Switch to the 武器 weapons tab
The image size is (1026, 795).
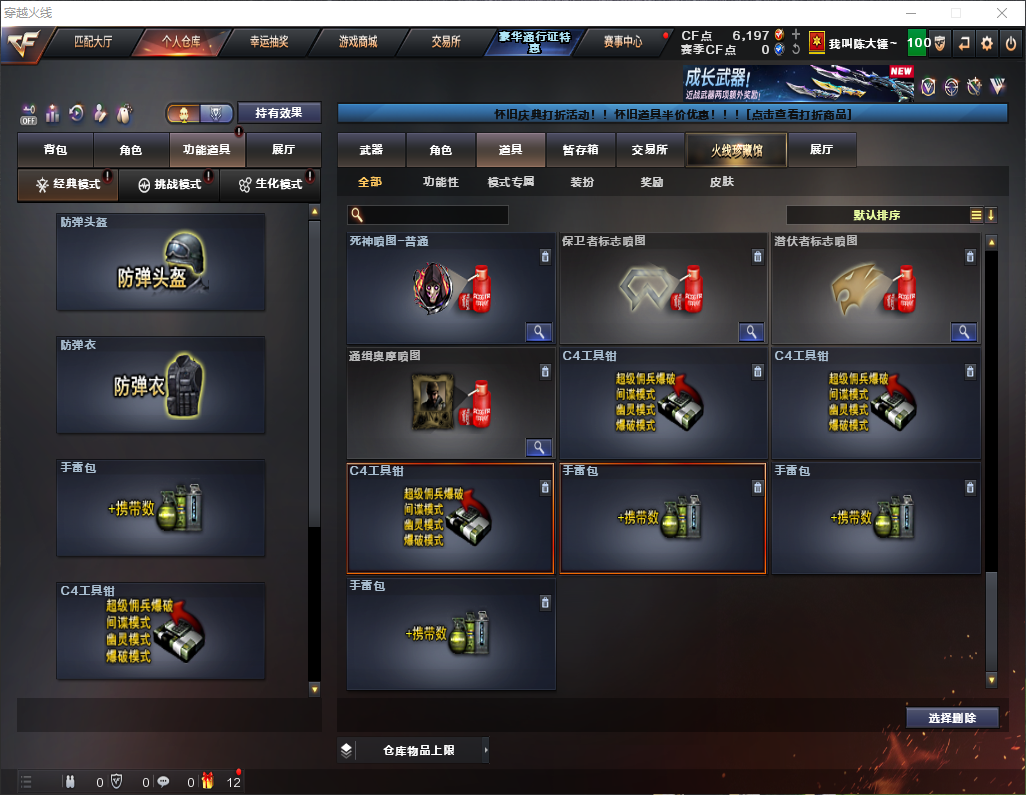click(371, 150)
